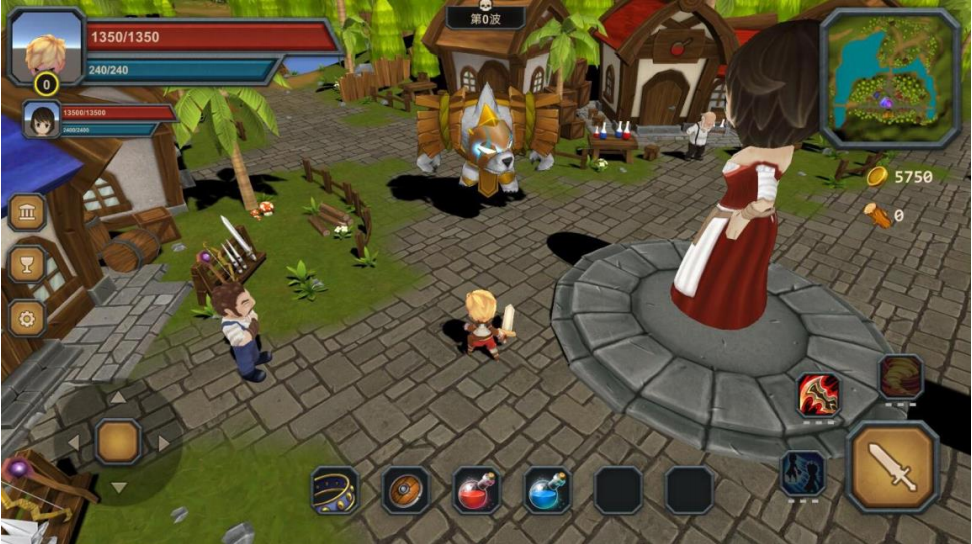Push the up arrow on the movement pad

pyautogui.click(x=118, y=398)
